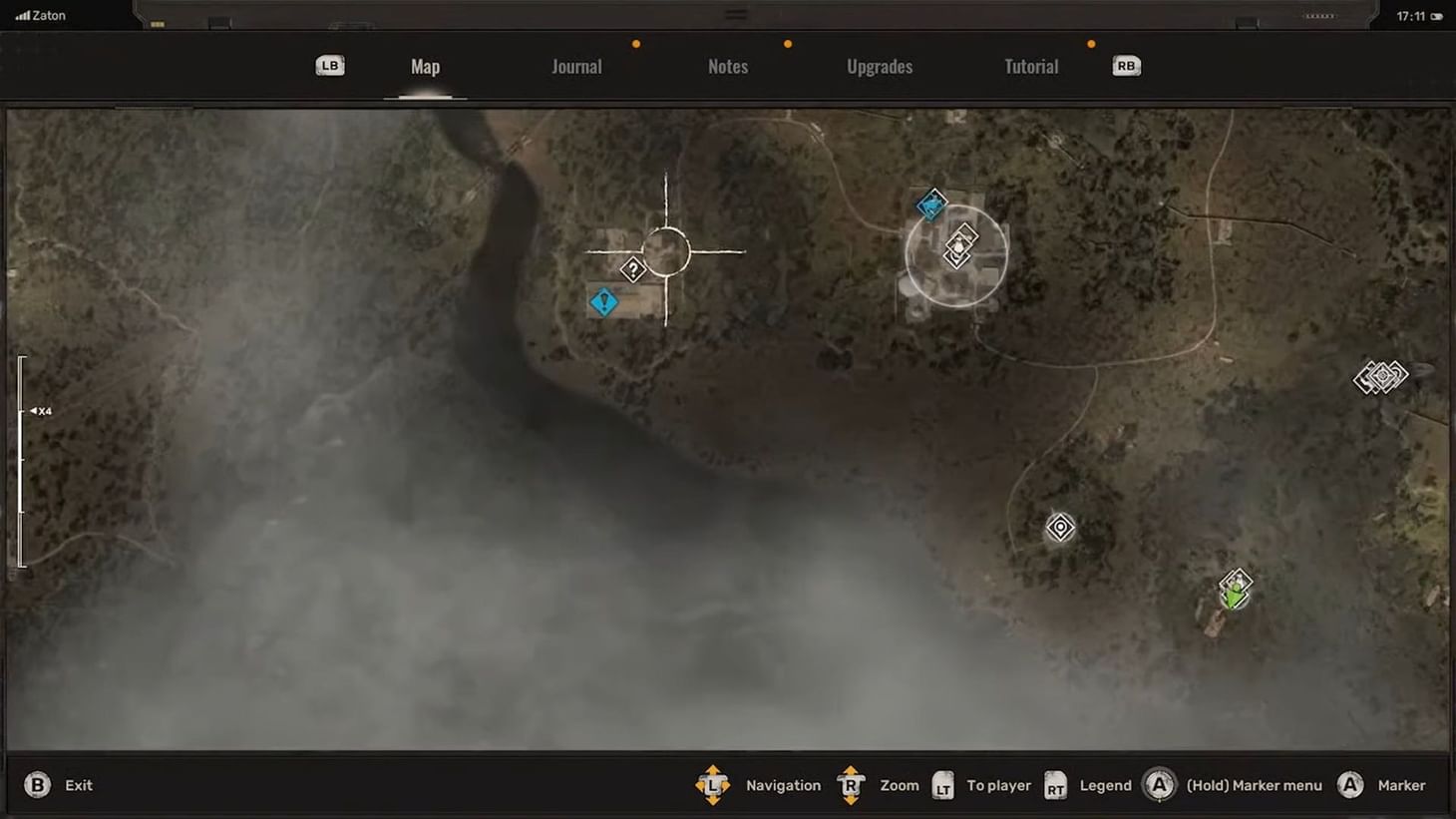Screen dimensions: 1456x819
Task: Open the Notes tab
Action: (727, 66)
